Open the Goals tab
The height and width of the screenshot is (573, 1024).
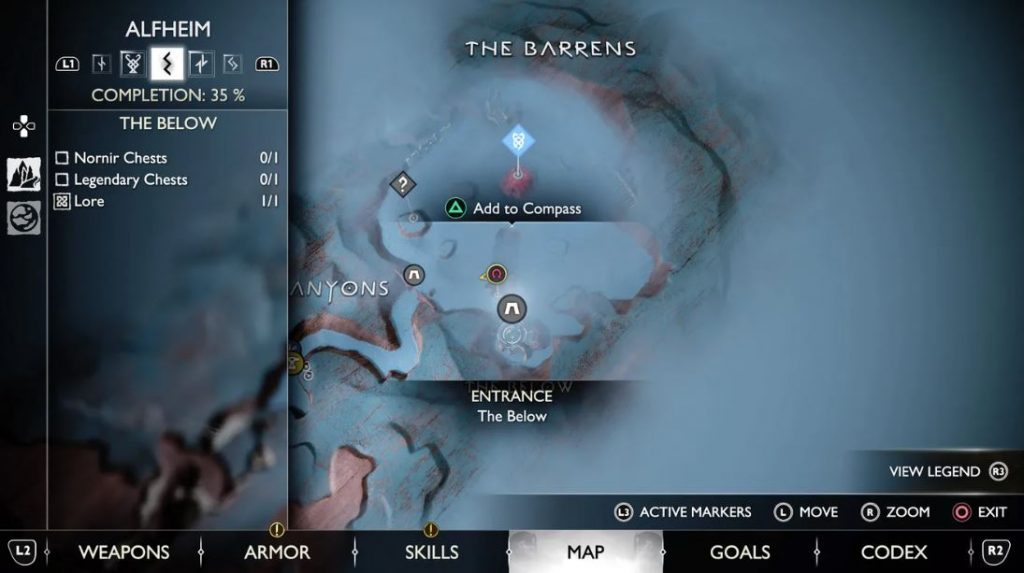point(739,552)
